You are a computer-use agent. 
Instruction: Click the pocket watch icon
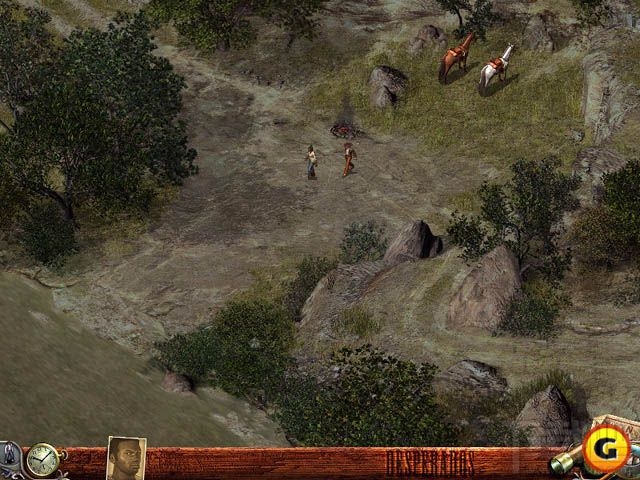44,460
